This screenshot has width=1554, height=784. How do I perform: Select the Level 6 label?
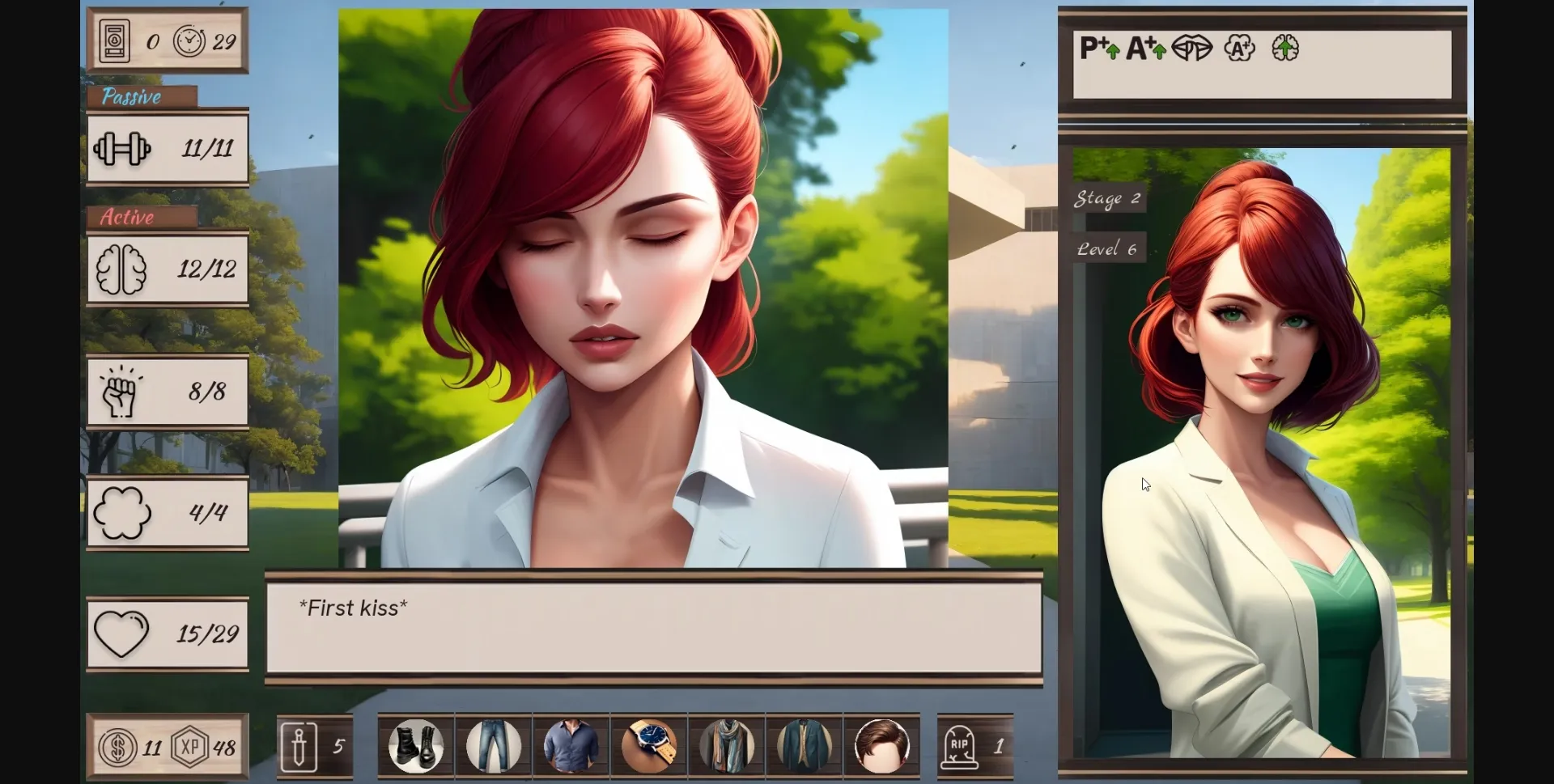1108,248
